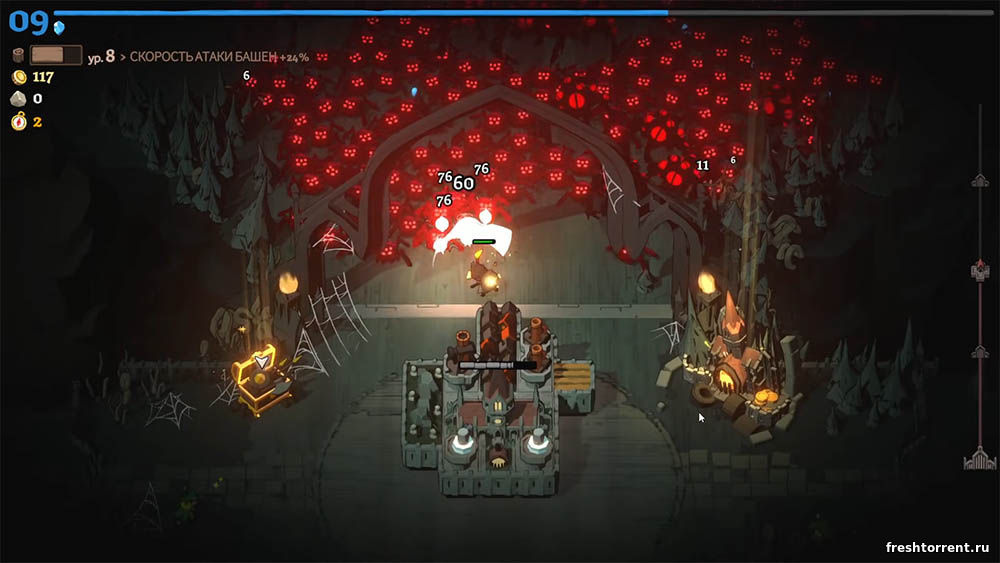Select the golden compass resource icon
Screen dimensions: 1000x563
tap(18, 122)
